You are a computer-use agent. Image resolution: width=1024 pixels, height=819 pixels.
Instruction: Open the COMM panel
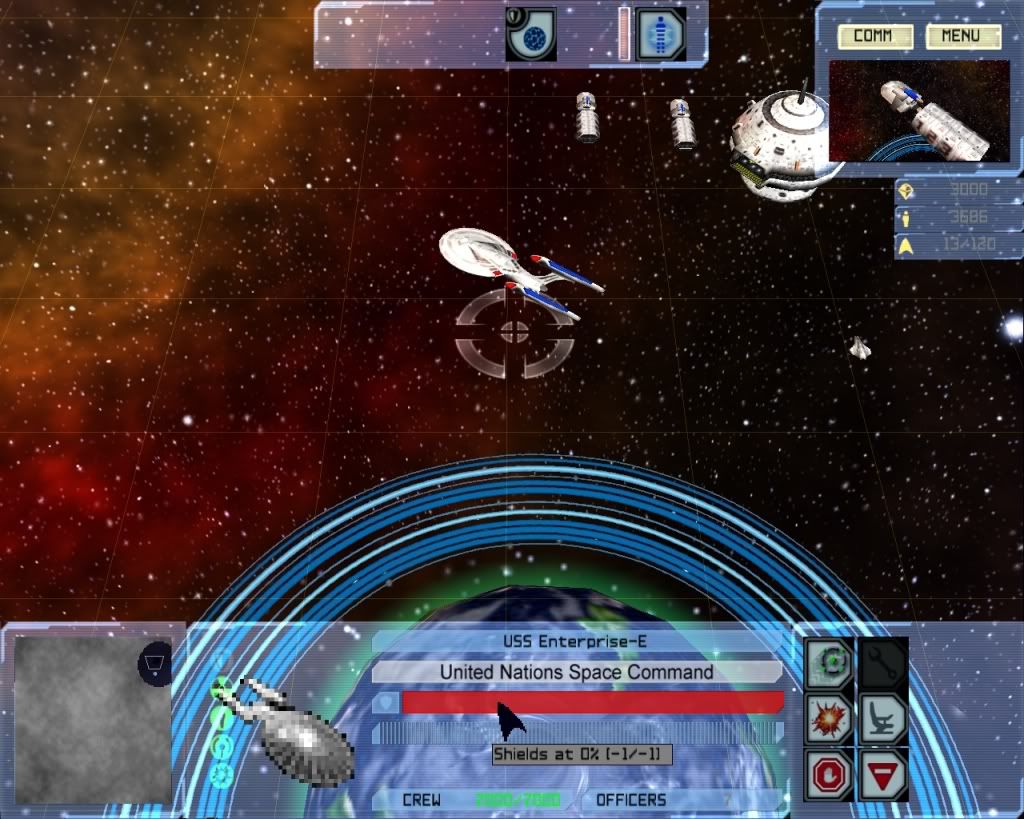875,37
